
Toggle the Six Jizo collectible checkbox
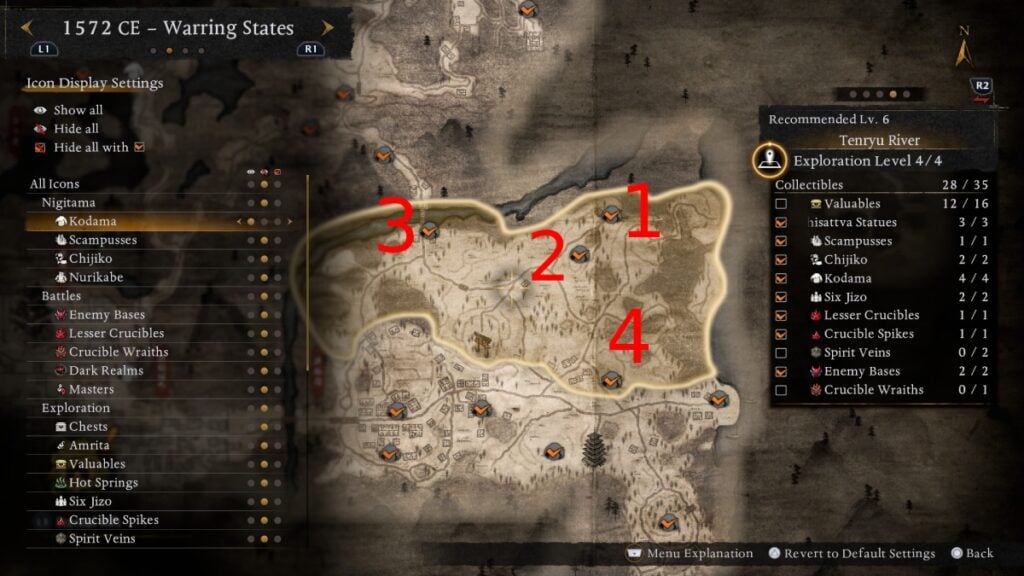coord(781,297)
